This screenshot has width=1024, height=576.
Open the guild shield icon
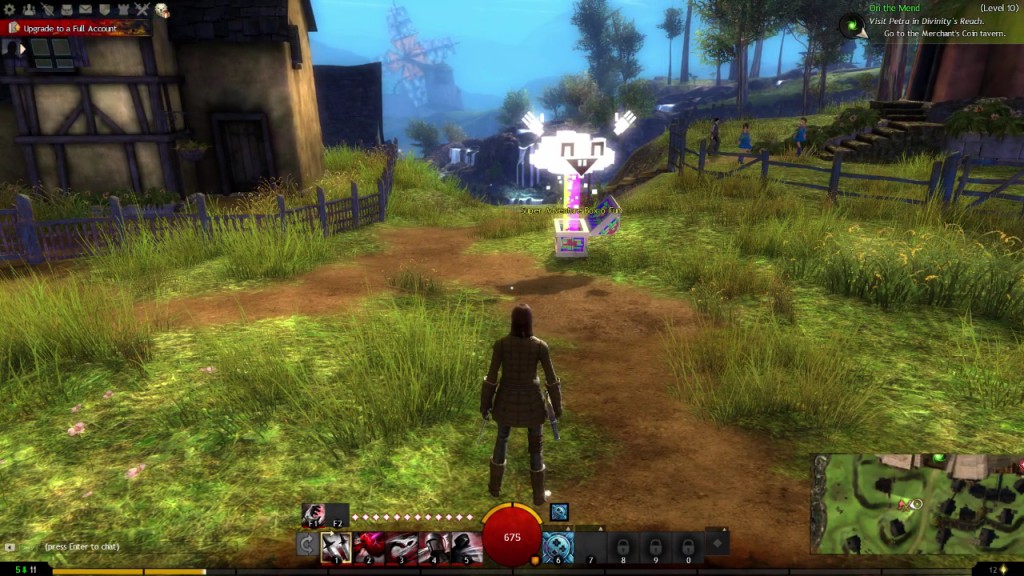pyautogui.click(x=105, y=10)
